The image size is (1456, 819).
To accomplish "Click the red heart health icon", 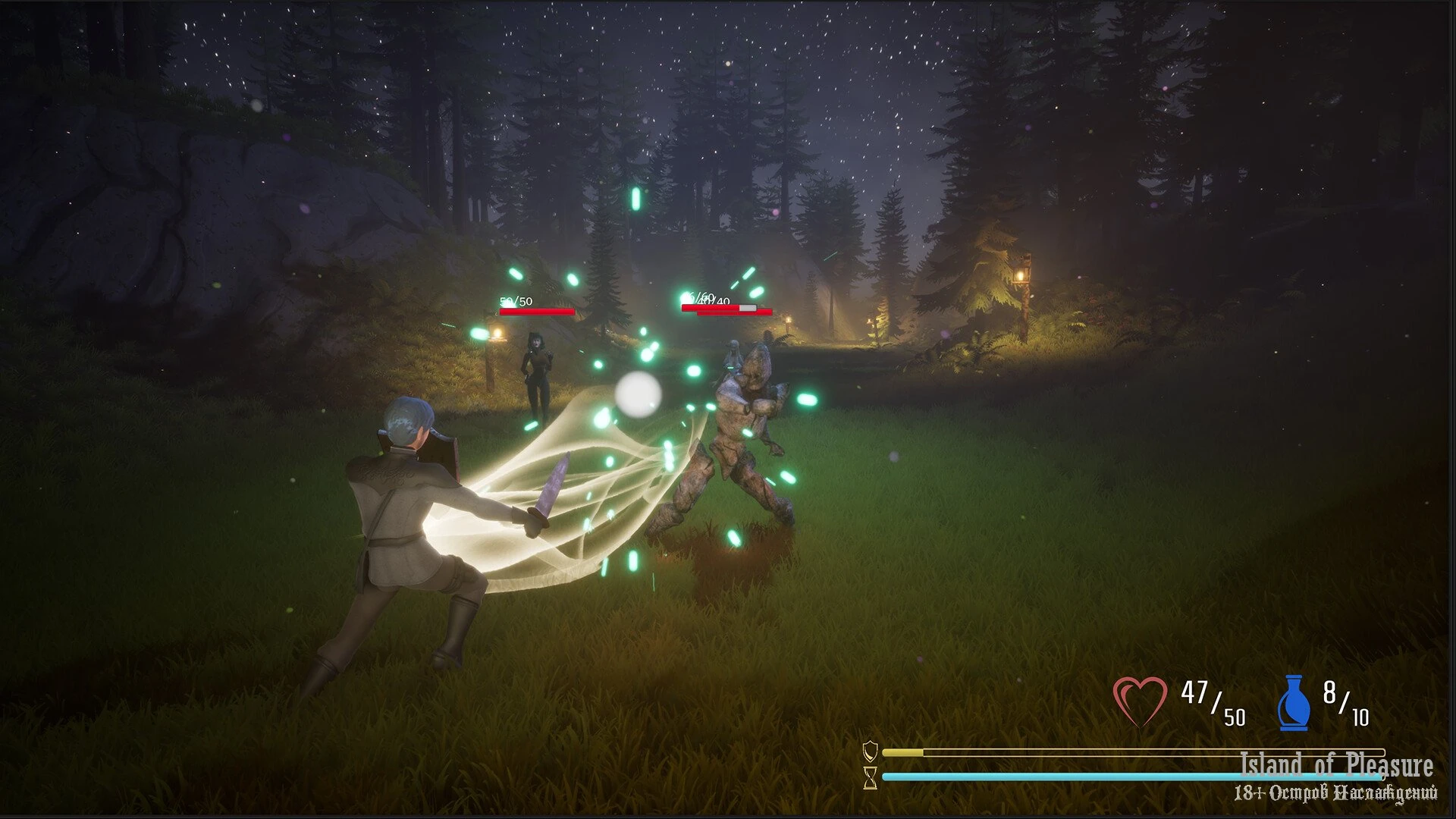I will [1140, 701].
